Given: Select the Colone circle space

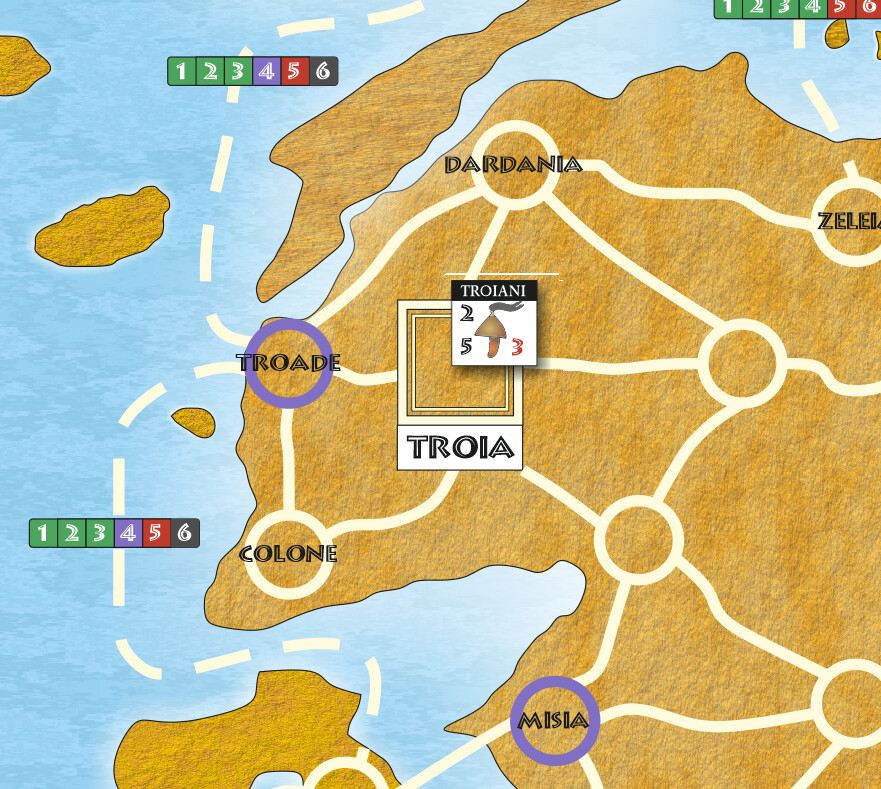Looking at the screenshot, I should pyautogui.click(x=288, y=554).
